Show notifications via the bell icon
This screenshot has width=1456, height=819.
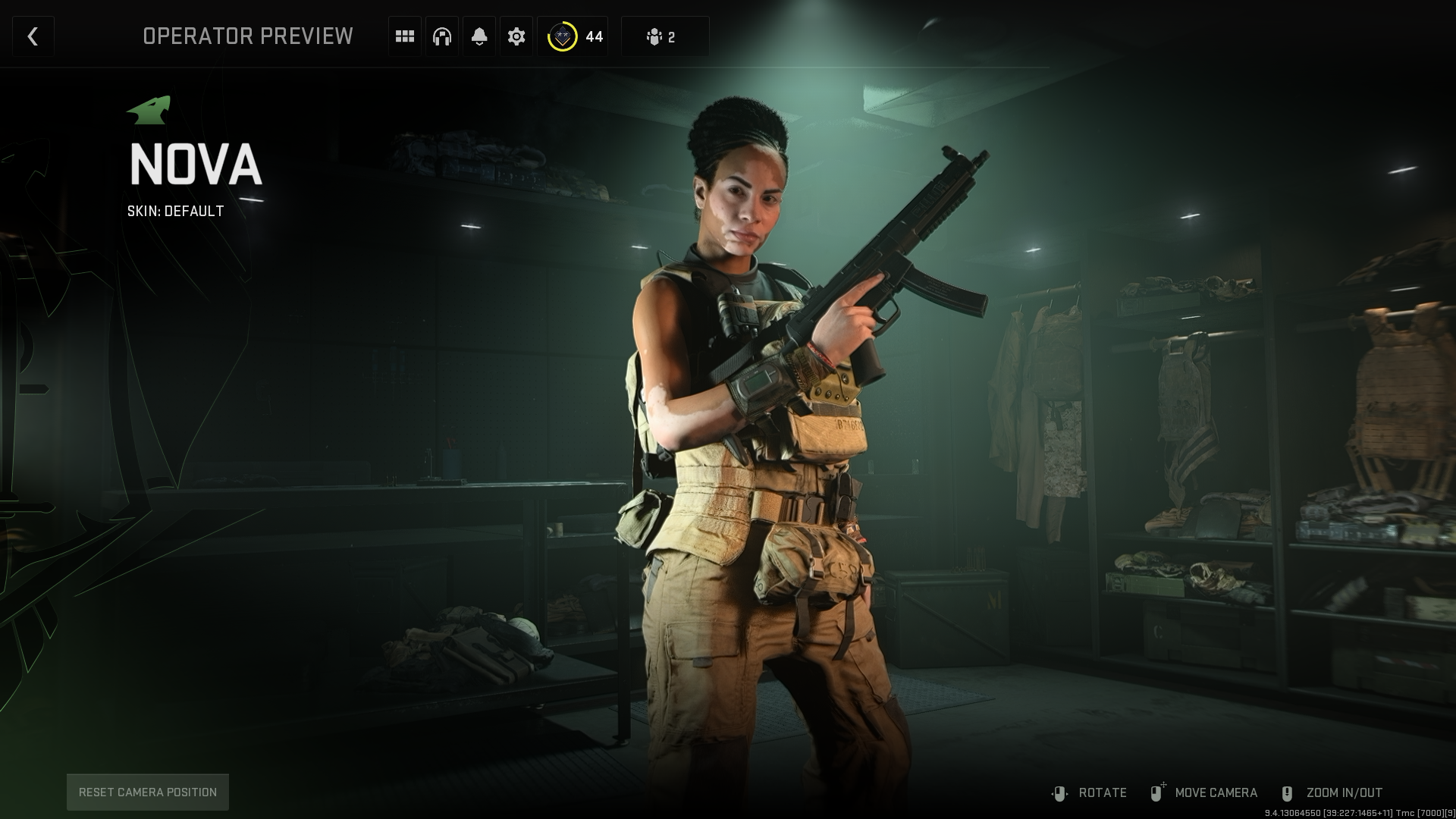click(x=479, y=36)
